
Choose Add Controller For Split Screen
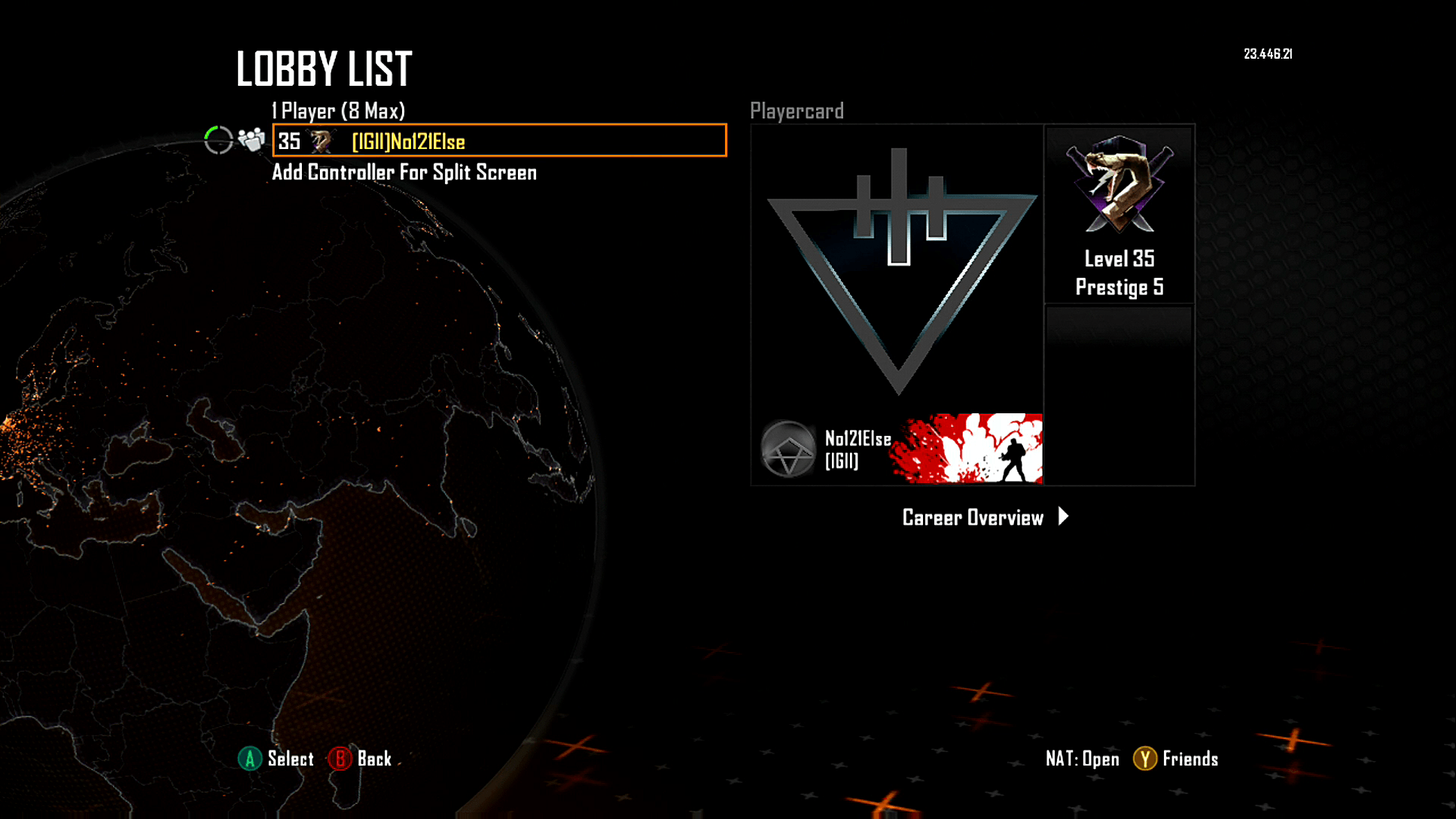pyautogui.click(x=404, y=172)
